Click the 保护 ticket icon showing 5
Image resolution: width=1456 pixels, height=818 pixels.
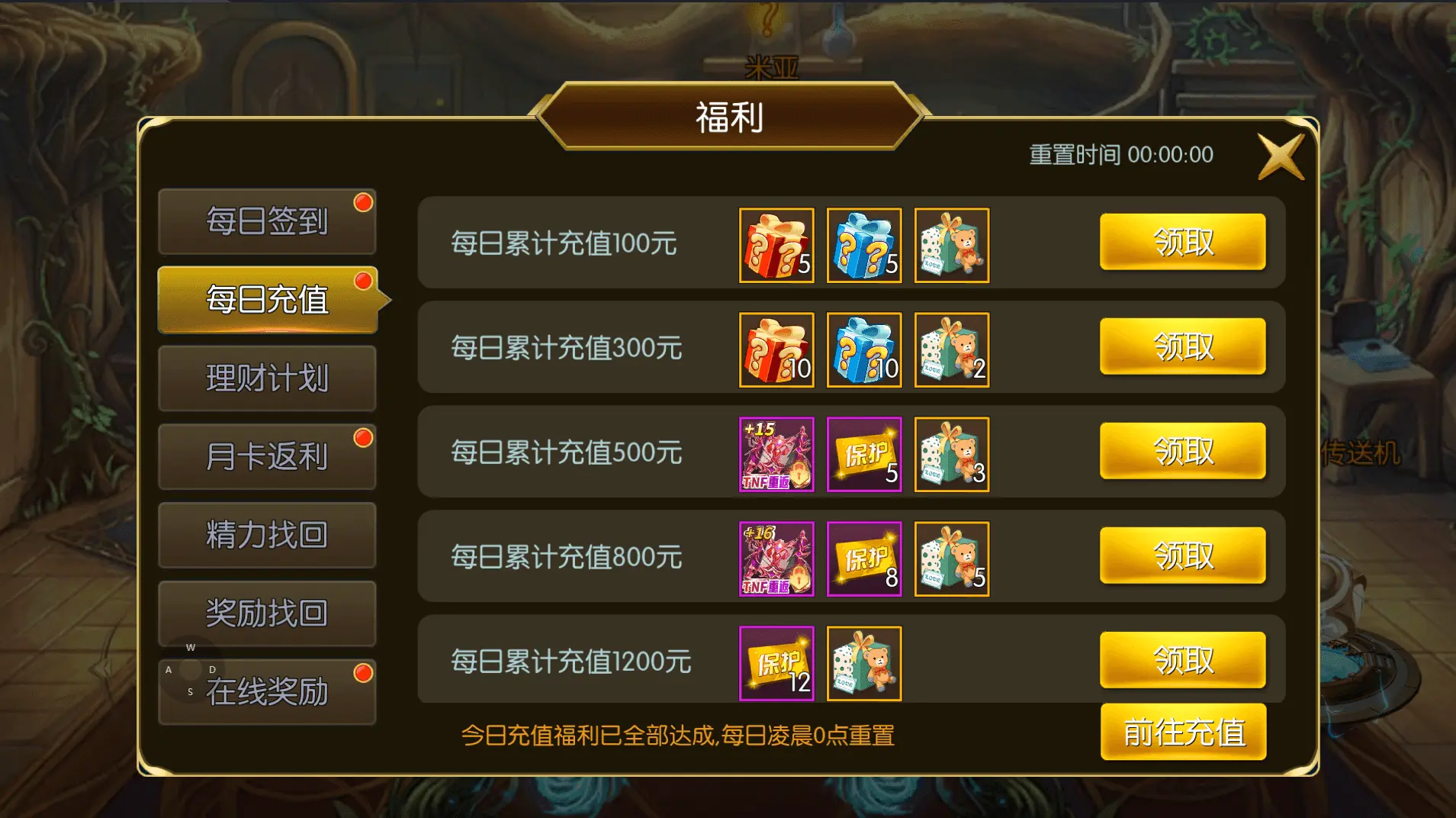[x=863, y=455]
